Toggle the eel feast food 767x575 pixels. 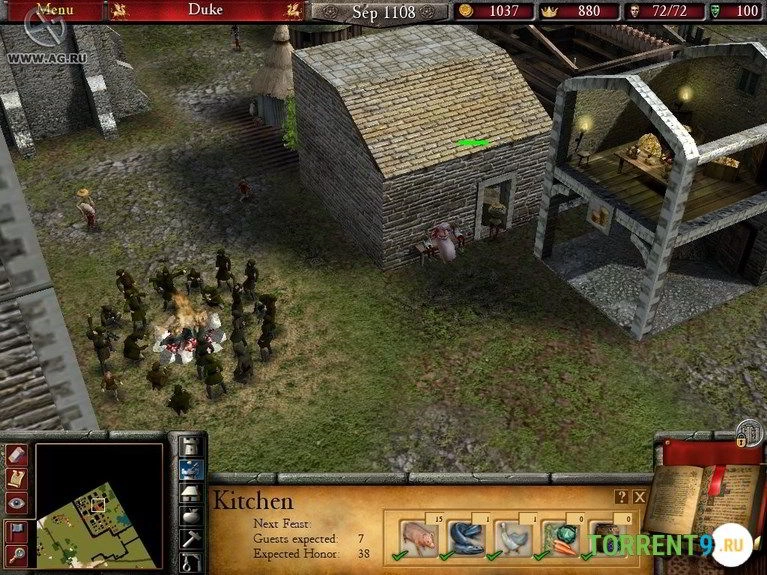[466, 538]
